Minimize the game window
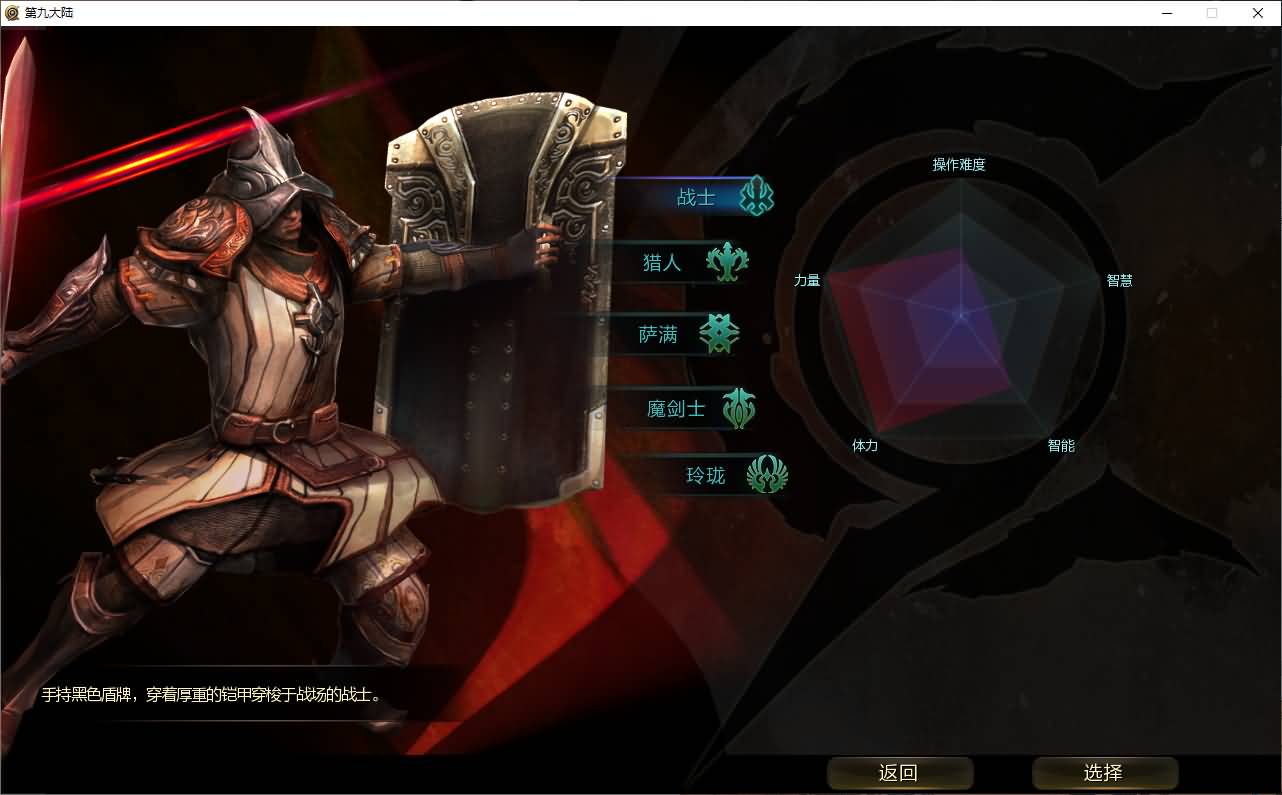1282x795 pixels. point(1166,13)
